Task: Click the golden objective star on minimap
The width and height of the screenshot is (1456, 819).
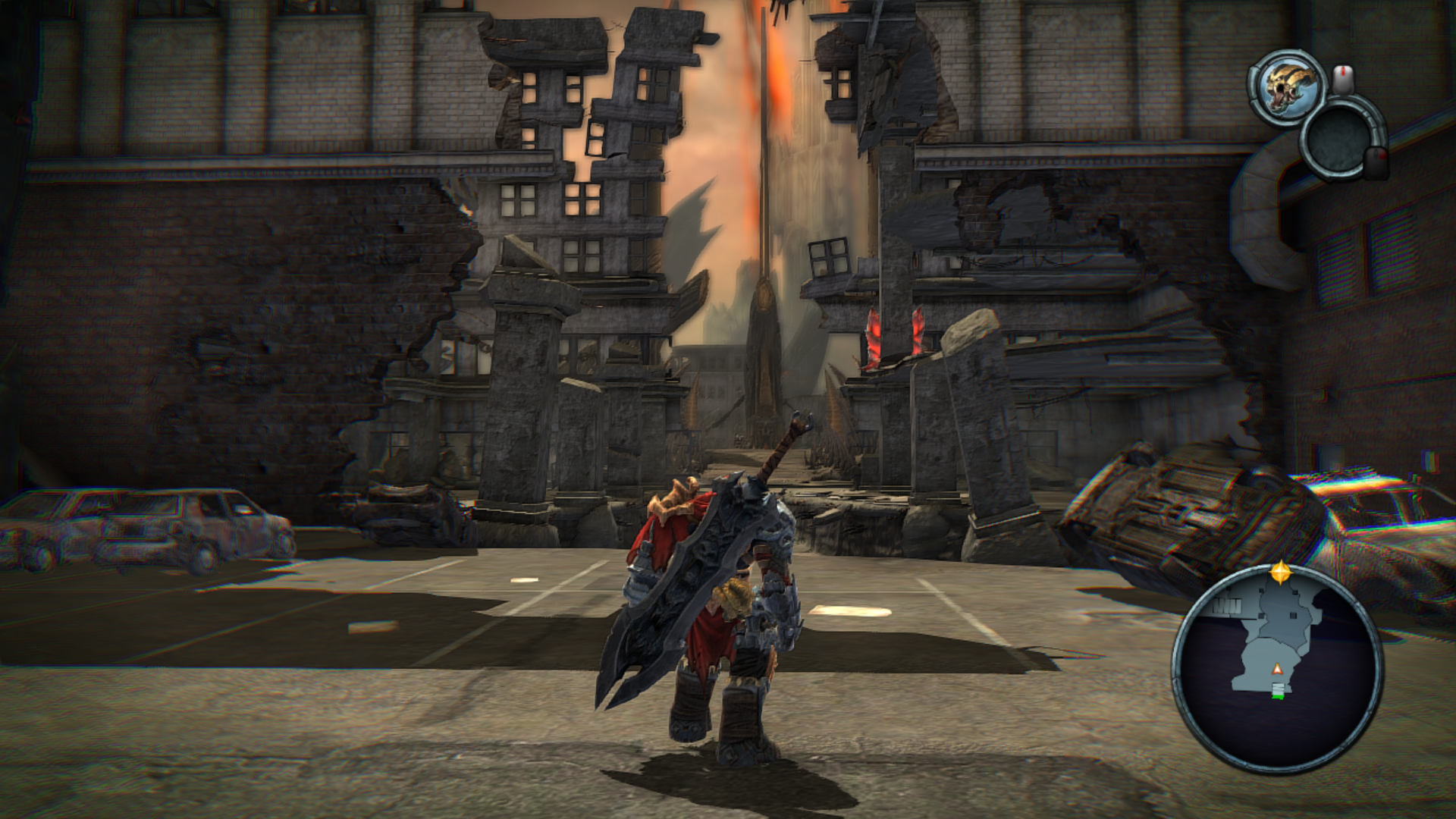Action: [1281, 572]
